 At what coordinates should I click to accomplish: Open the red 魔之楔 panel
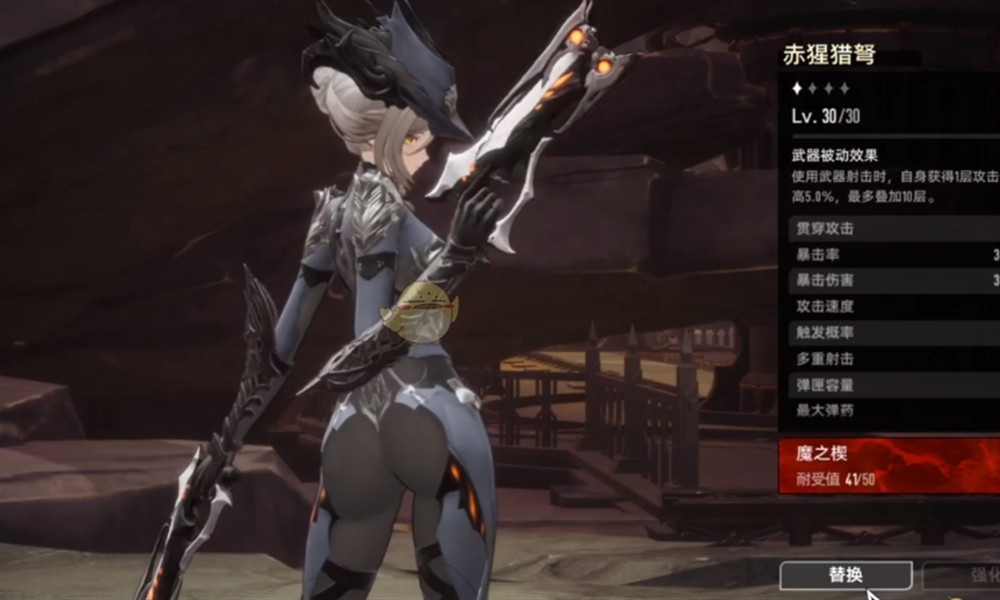889,465
